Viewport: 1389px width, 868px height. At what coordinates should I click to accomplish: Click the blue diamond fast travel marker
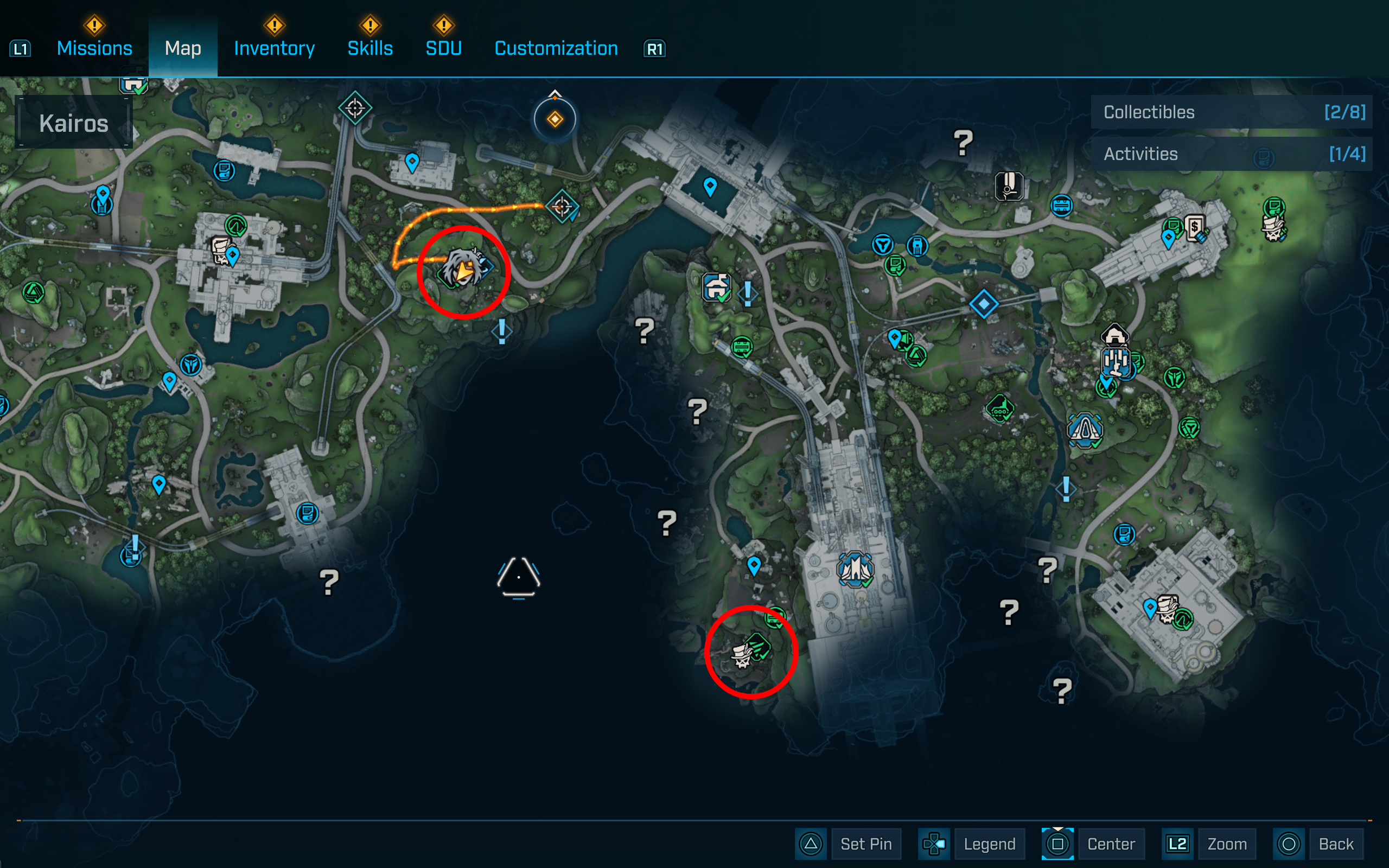point(983,304)
